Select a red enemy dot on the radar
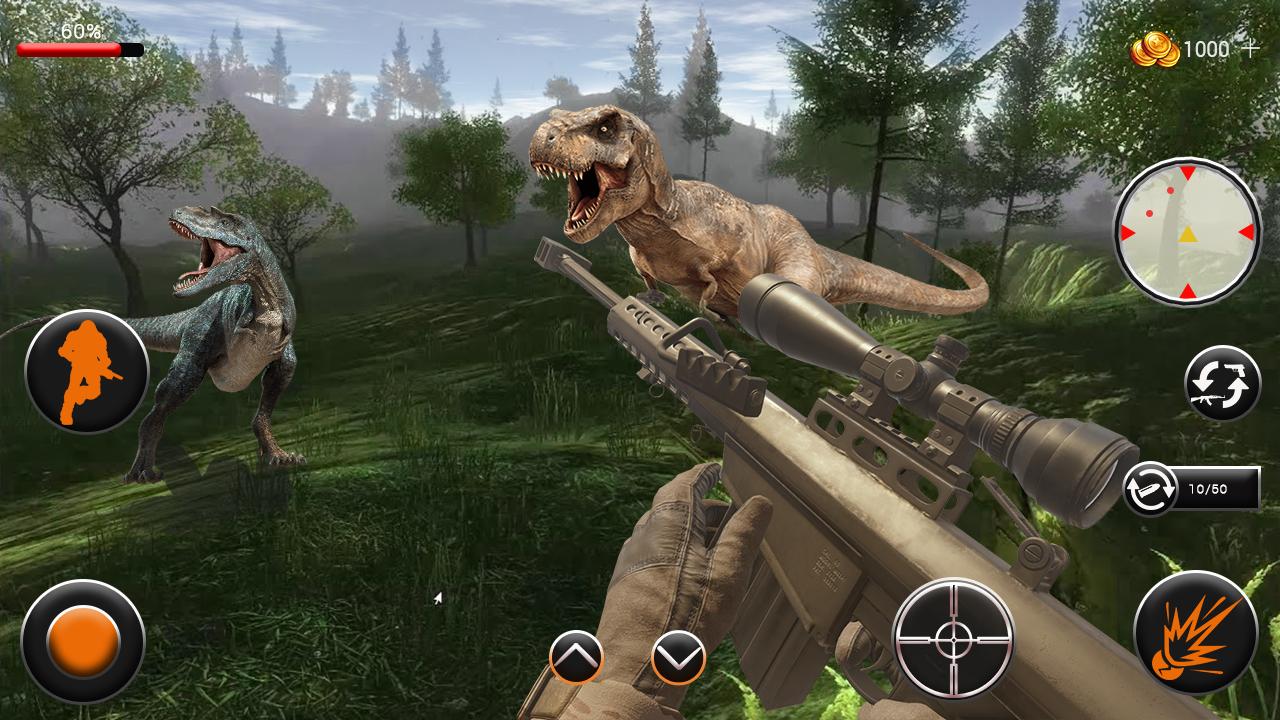 tap(1170, 191)
